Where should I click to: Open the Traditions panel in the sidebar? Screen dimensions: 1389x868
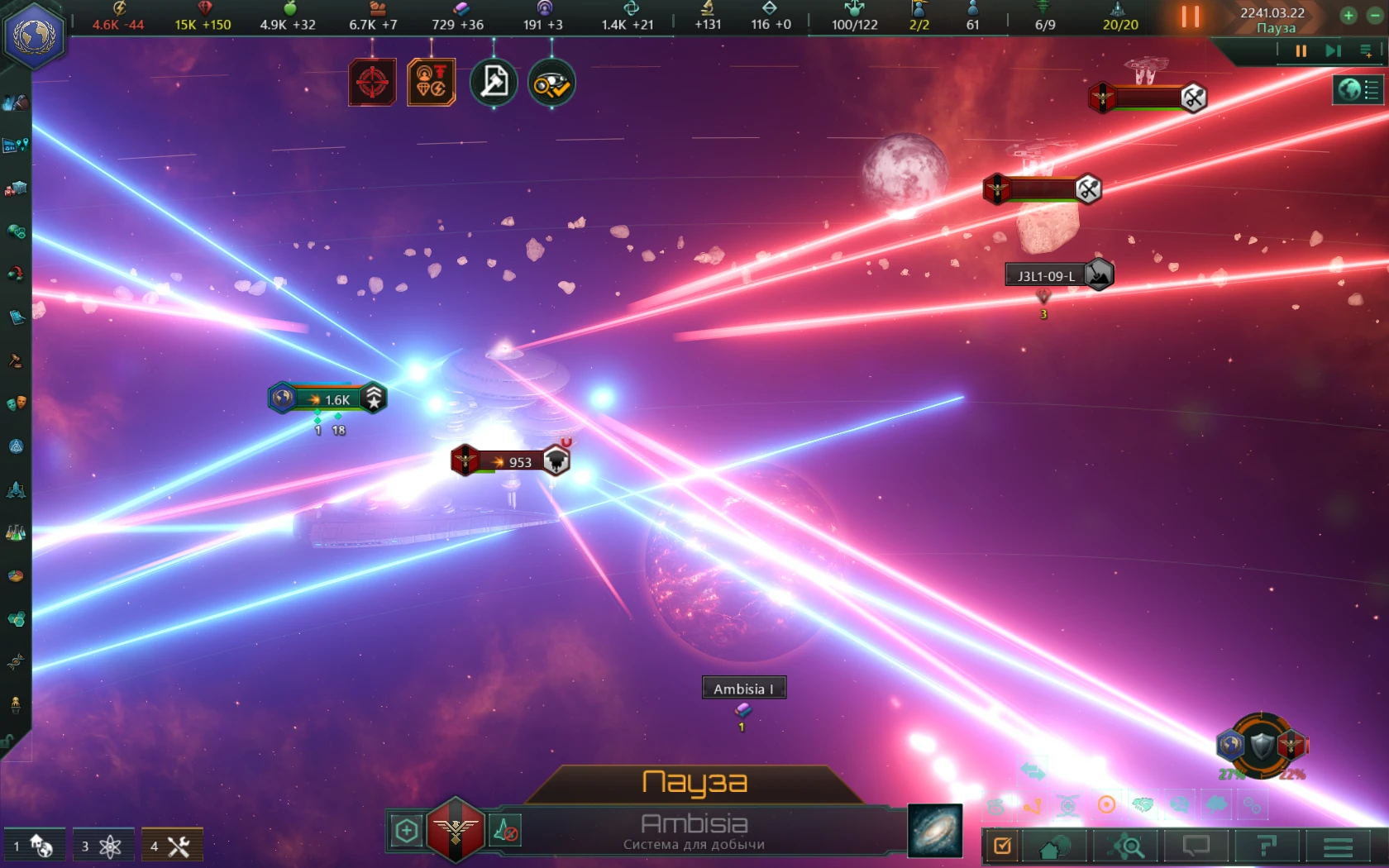click(x=15, y=444)
